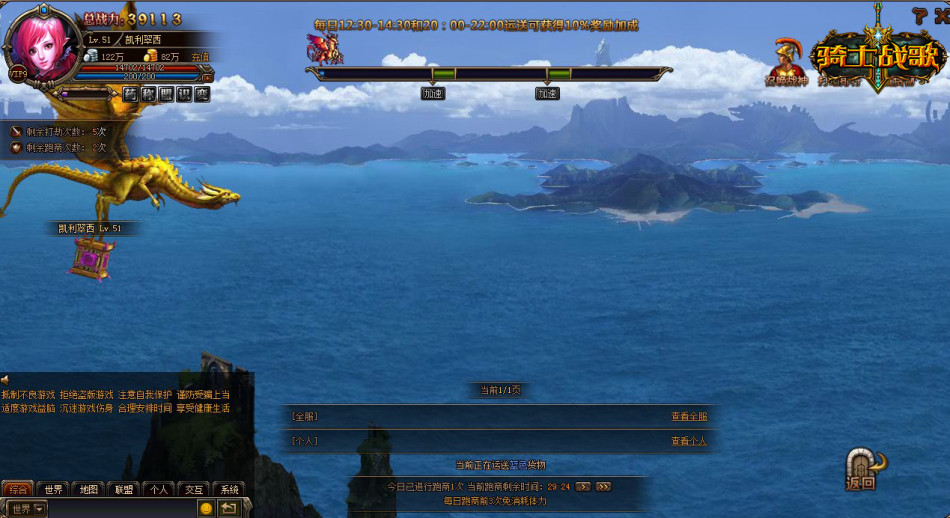Open the smiley emoji picker

pyautogui.click(x=206, y=508)
